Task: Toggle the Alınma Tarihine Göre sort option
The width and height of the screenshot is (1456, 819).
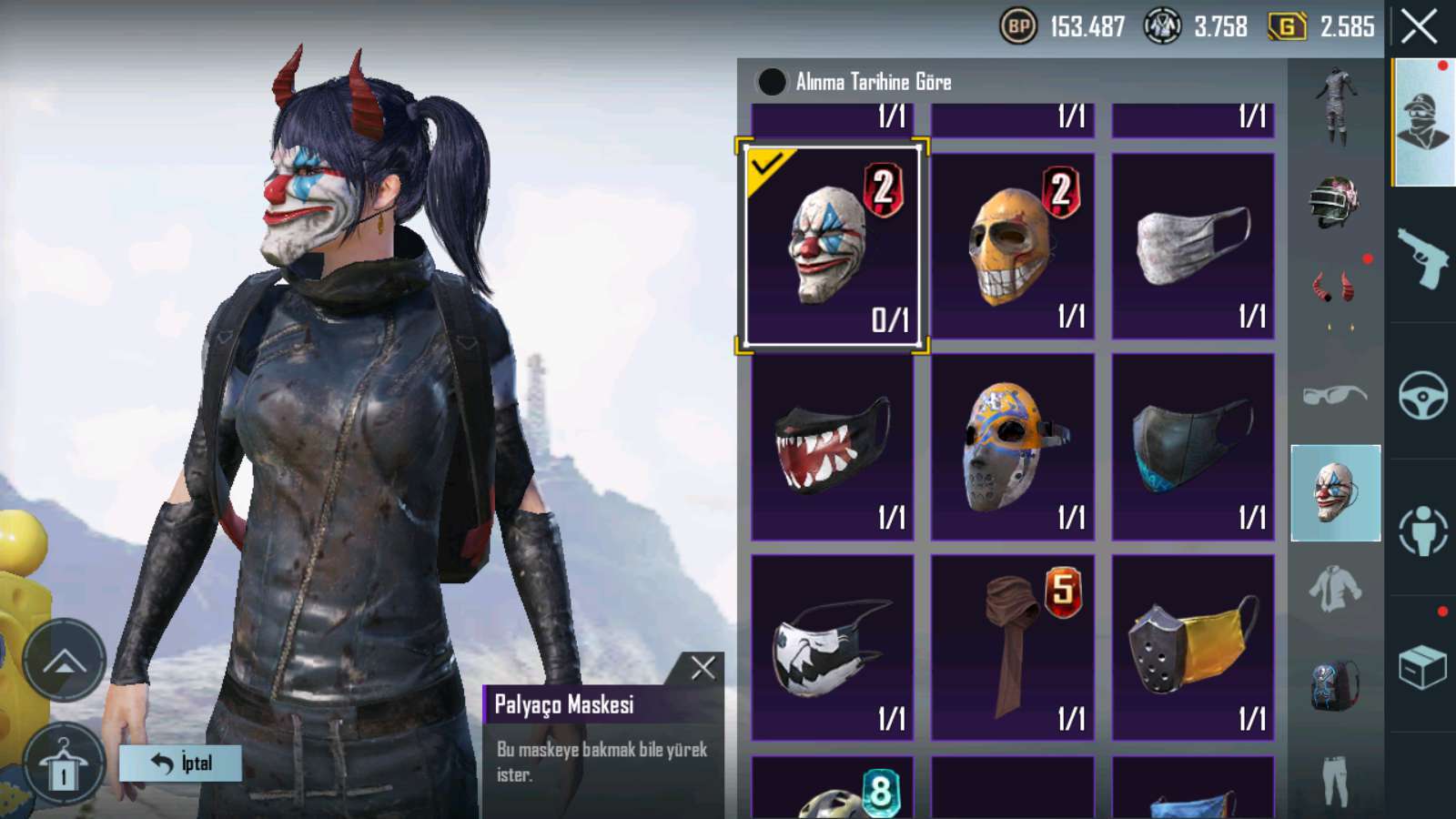Action: click(772, 82)
